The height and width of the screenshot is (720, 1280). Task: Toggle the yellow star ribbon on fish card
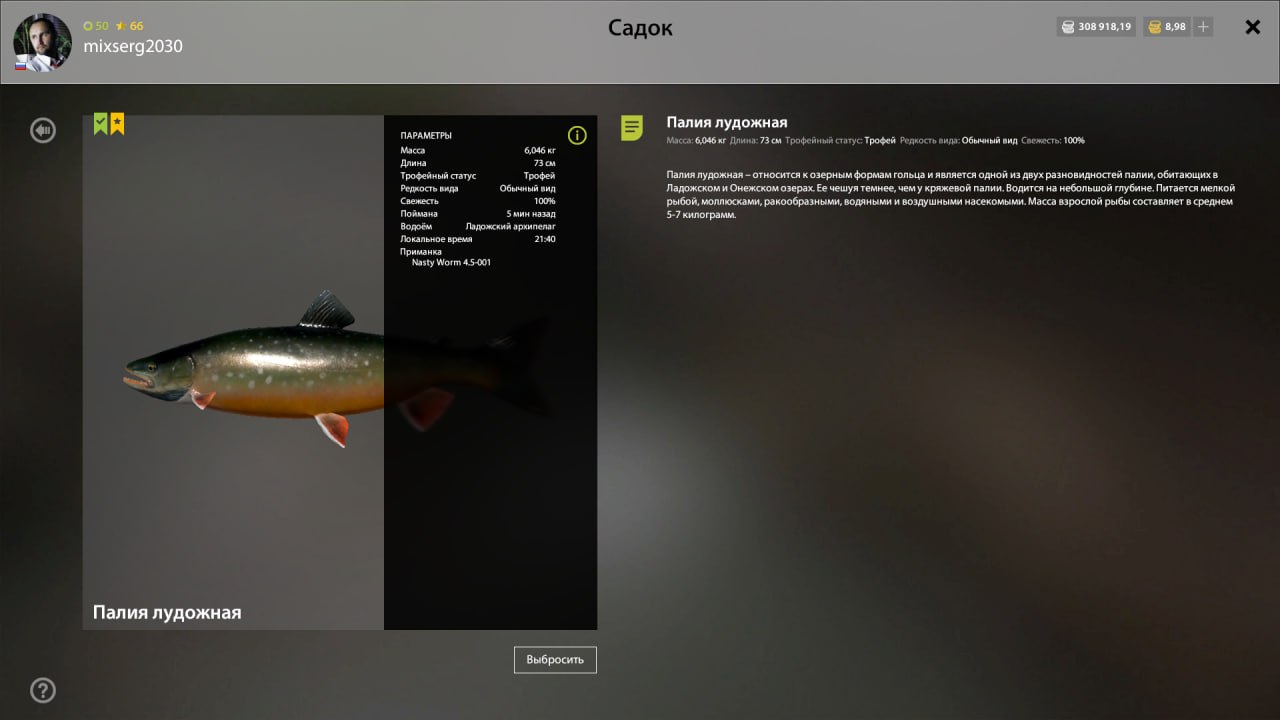[x=117, y=122]
